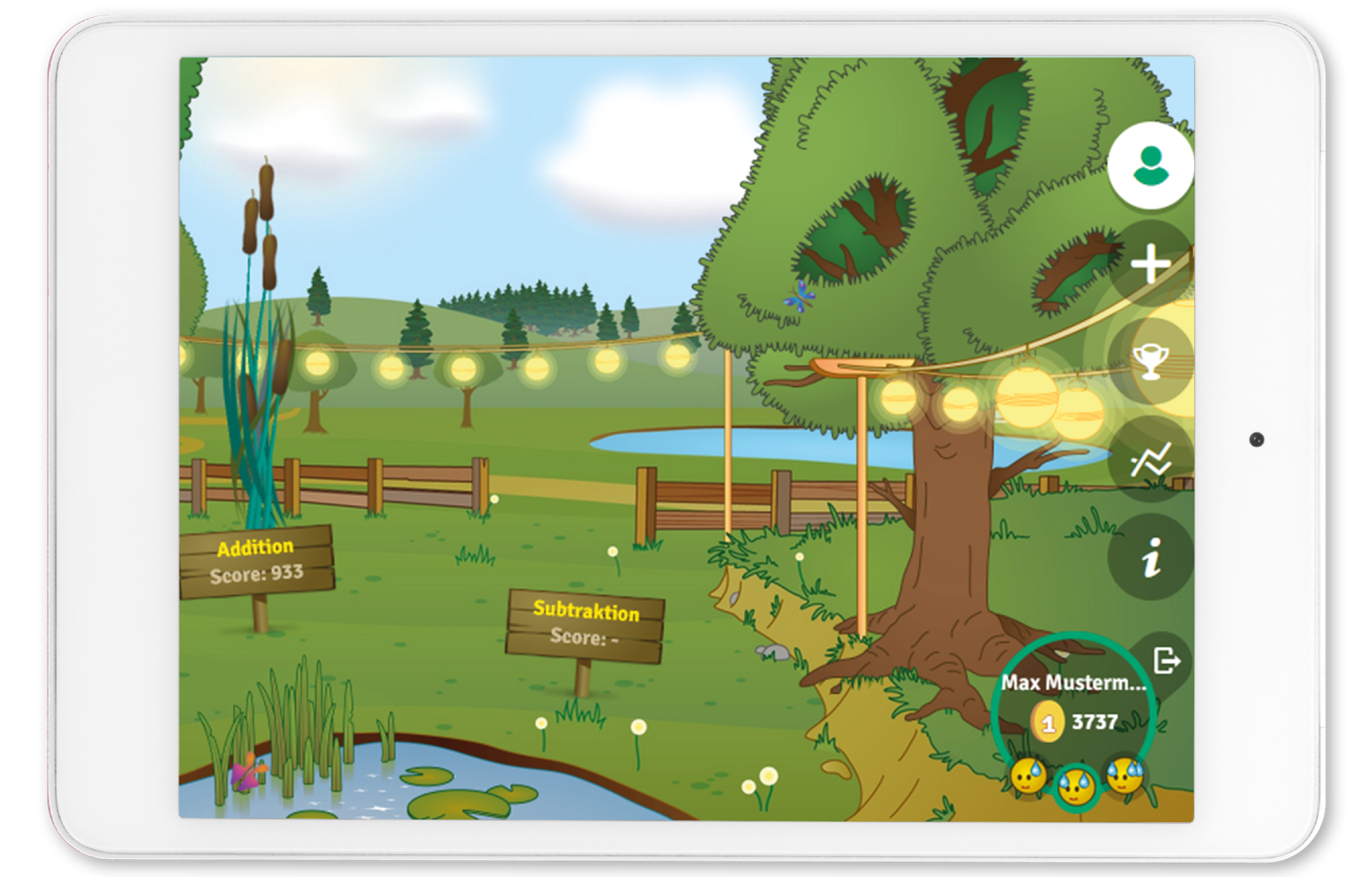
Task: Open the user profile button
Action: (1150, 167)
